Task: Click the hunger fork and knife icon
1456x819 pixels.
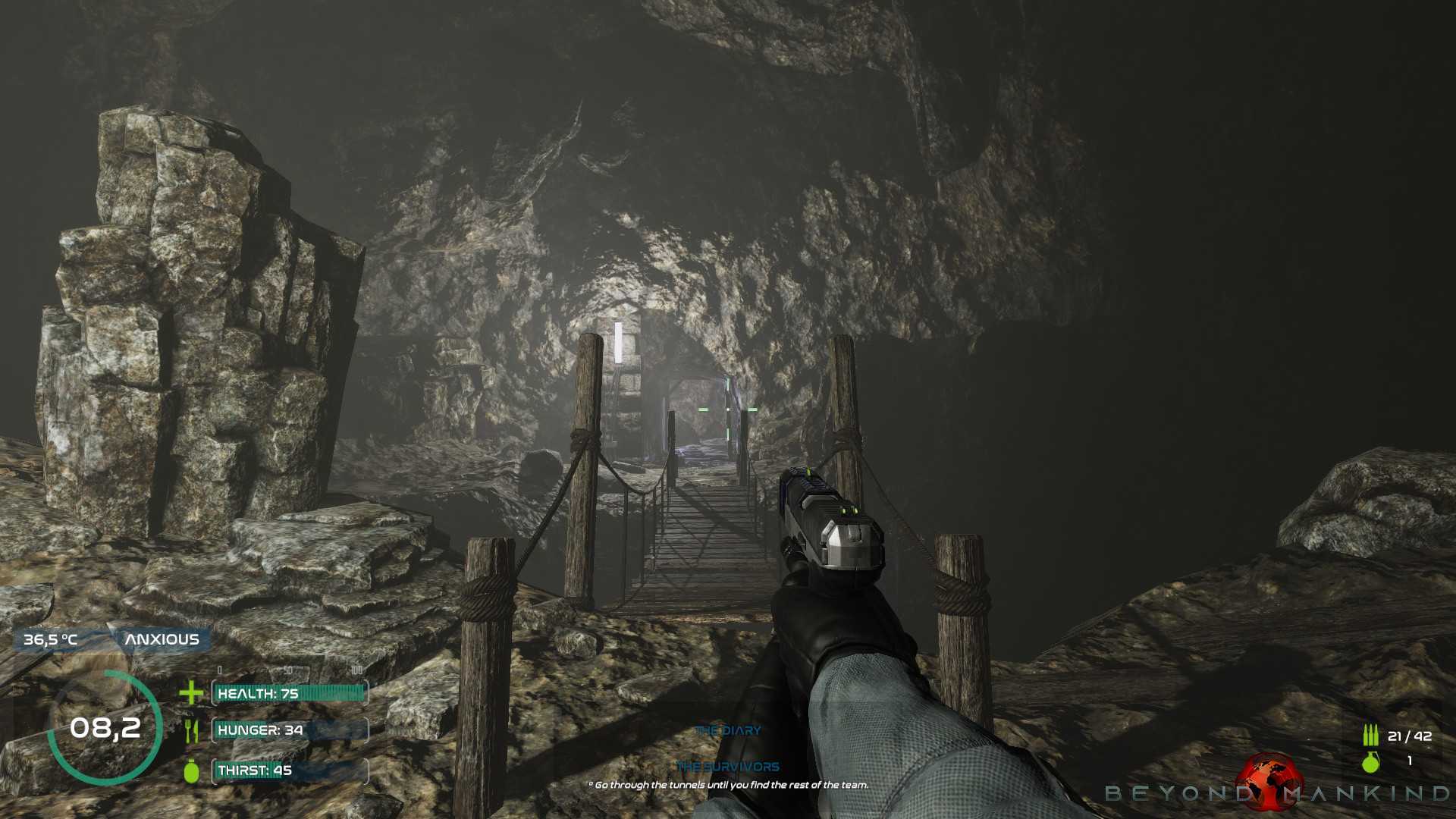Action: pos(191,731)
